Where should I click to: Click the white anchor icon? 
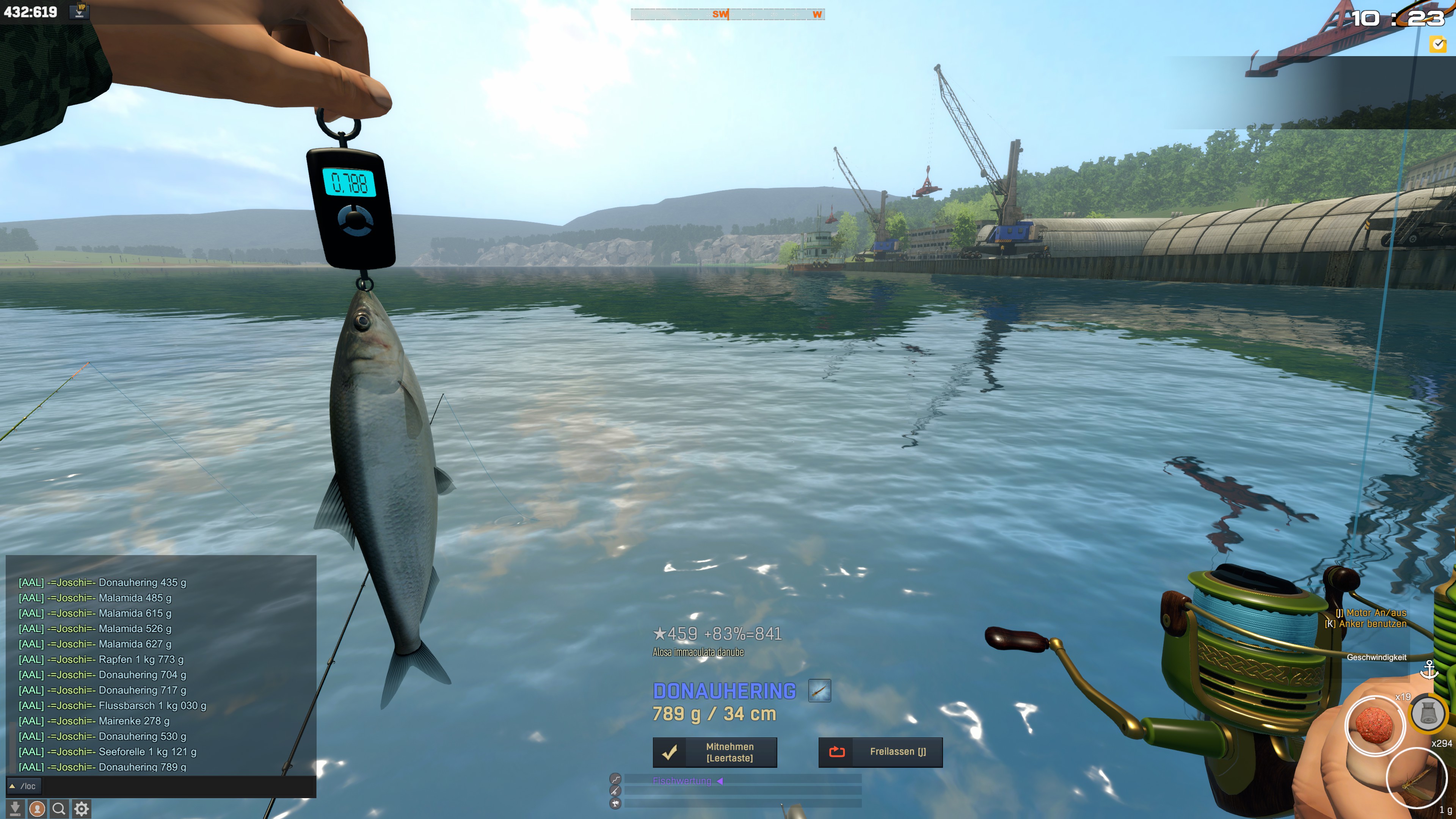[1429, 670]
